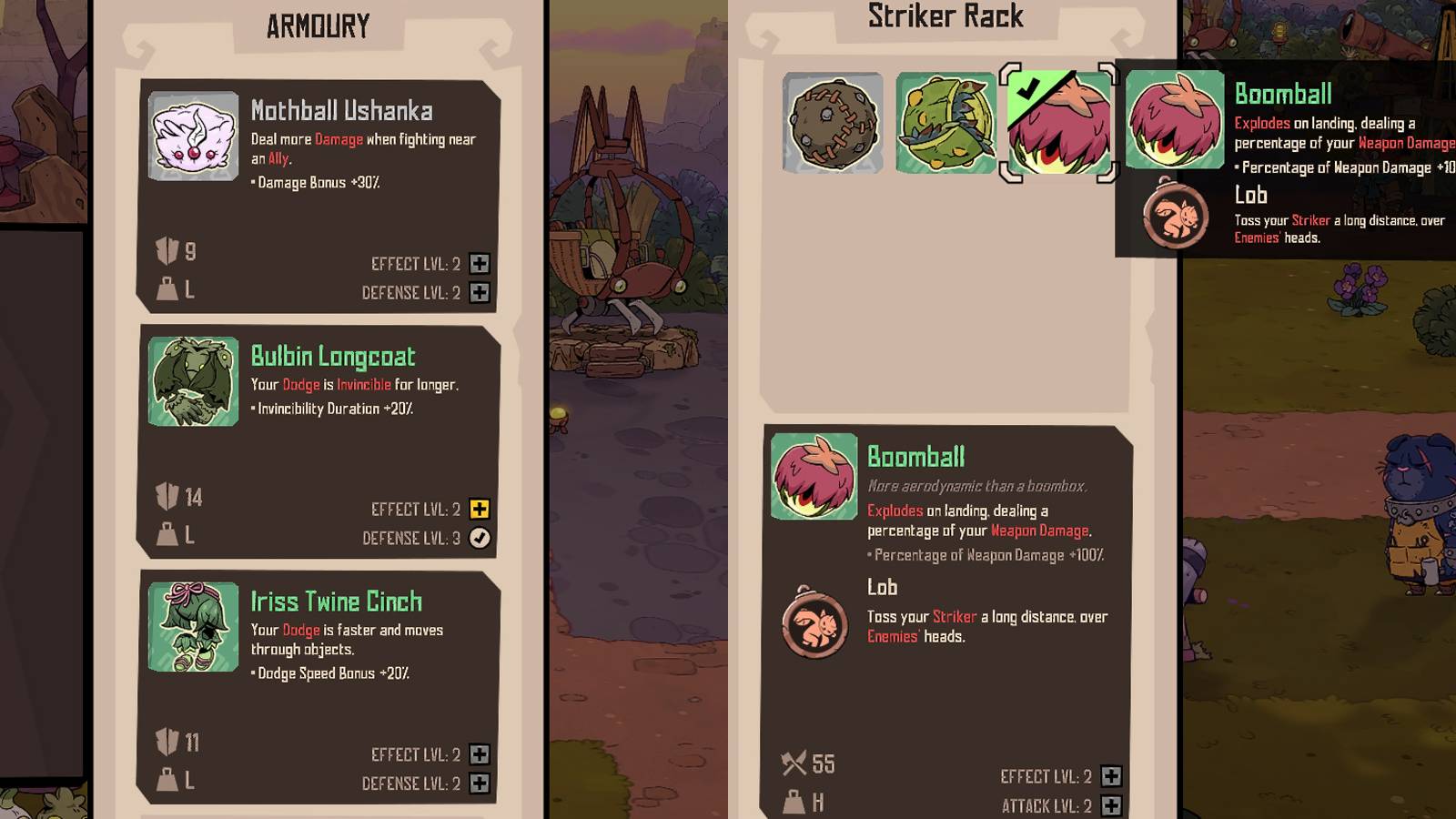The height and width of the screenshot is (819, 1456).
Task: Upgrade Iriss Twine Cinch's Defense level
Action: point(480,782)
